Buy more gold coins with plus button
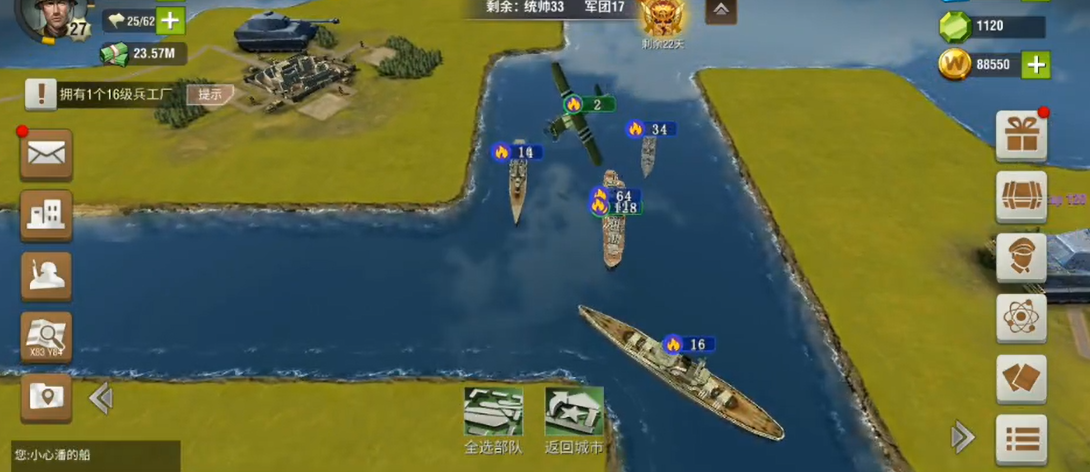This screenshot has width=1090, height=472. point(1036,65)
